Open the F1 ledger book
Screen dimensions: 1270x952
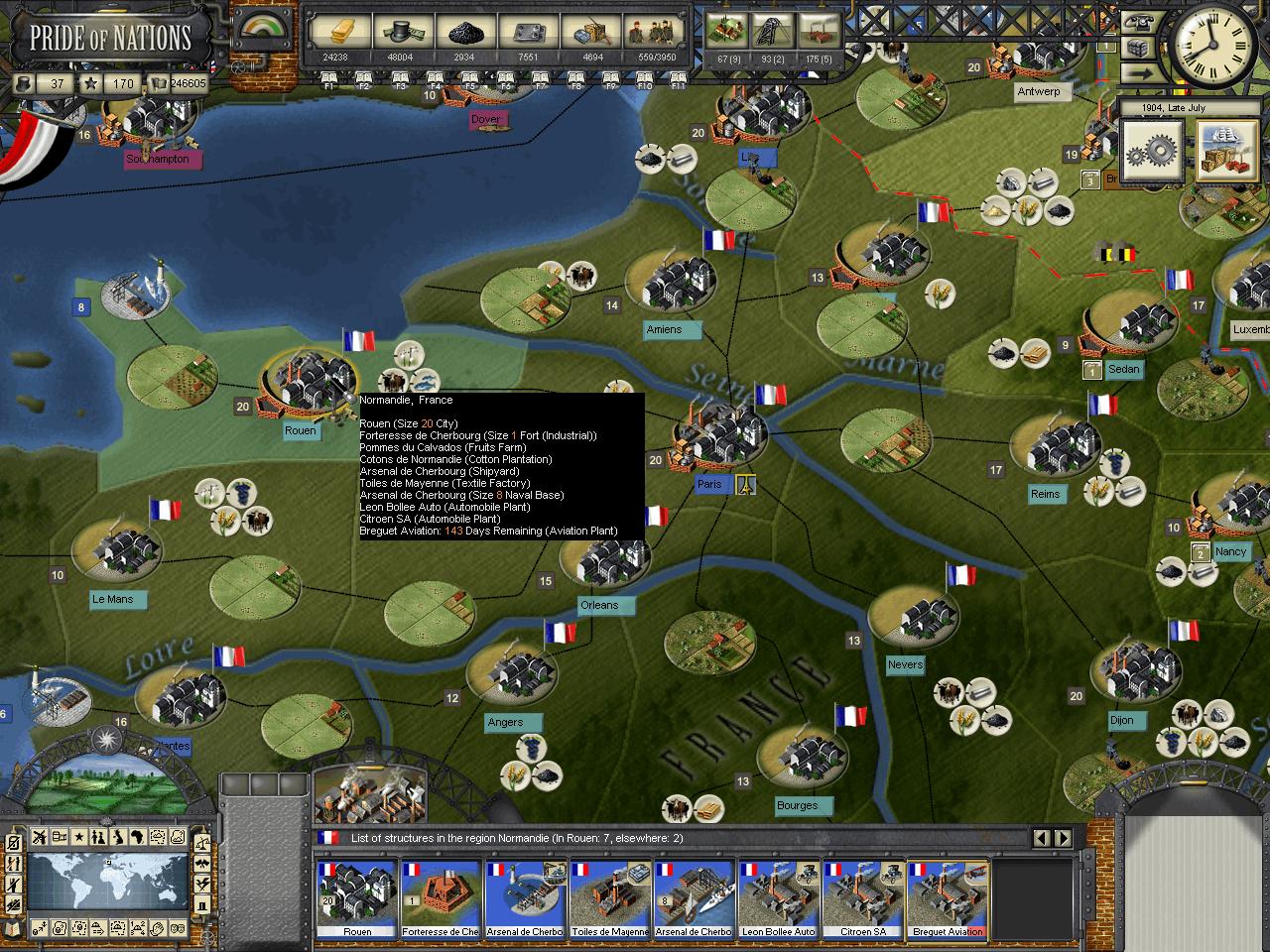pyautogui.click(x=330, y=78)
